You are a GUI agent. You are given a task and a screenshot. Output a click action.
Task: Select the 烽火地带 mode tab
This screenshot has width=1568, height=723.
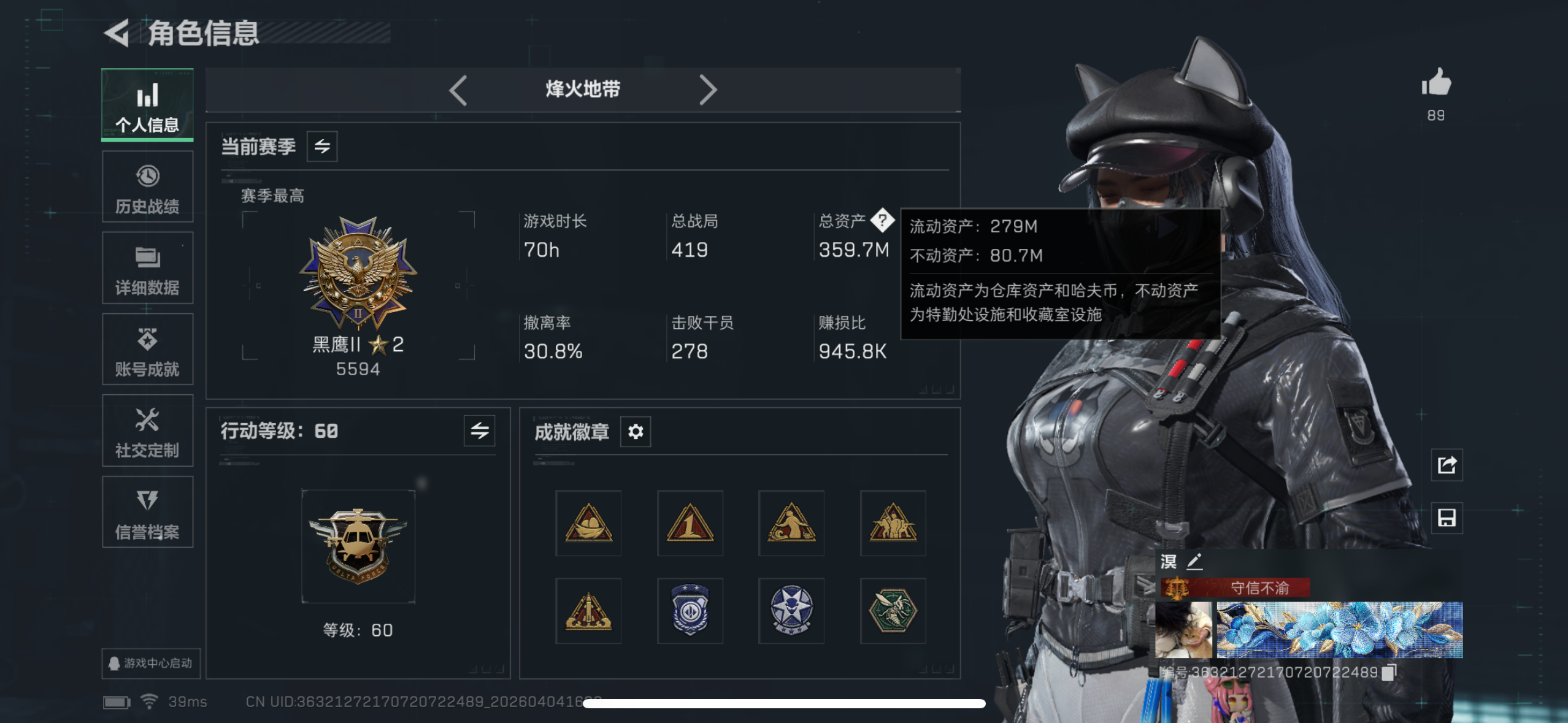[583, 90]
